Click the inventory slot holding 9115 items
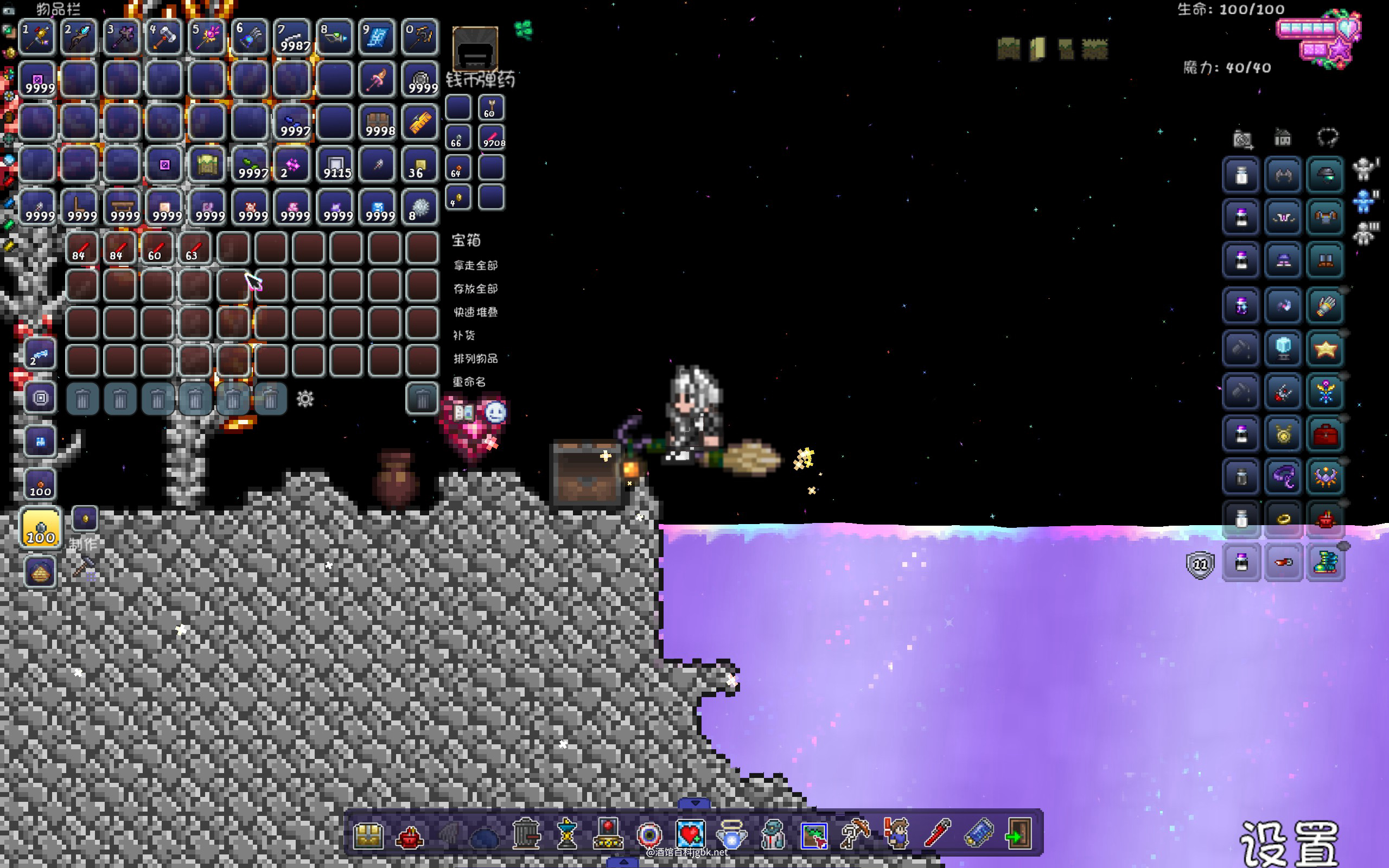 point(335,165)
